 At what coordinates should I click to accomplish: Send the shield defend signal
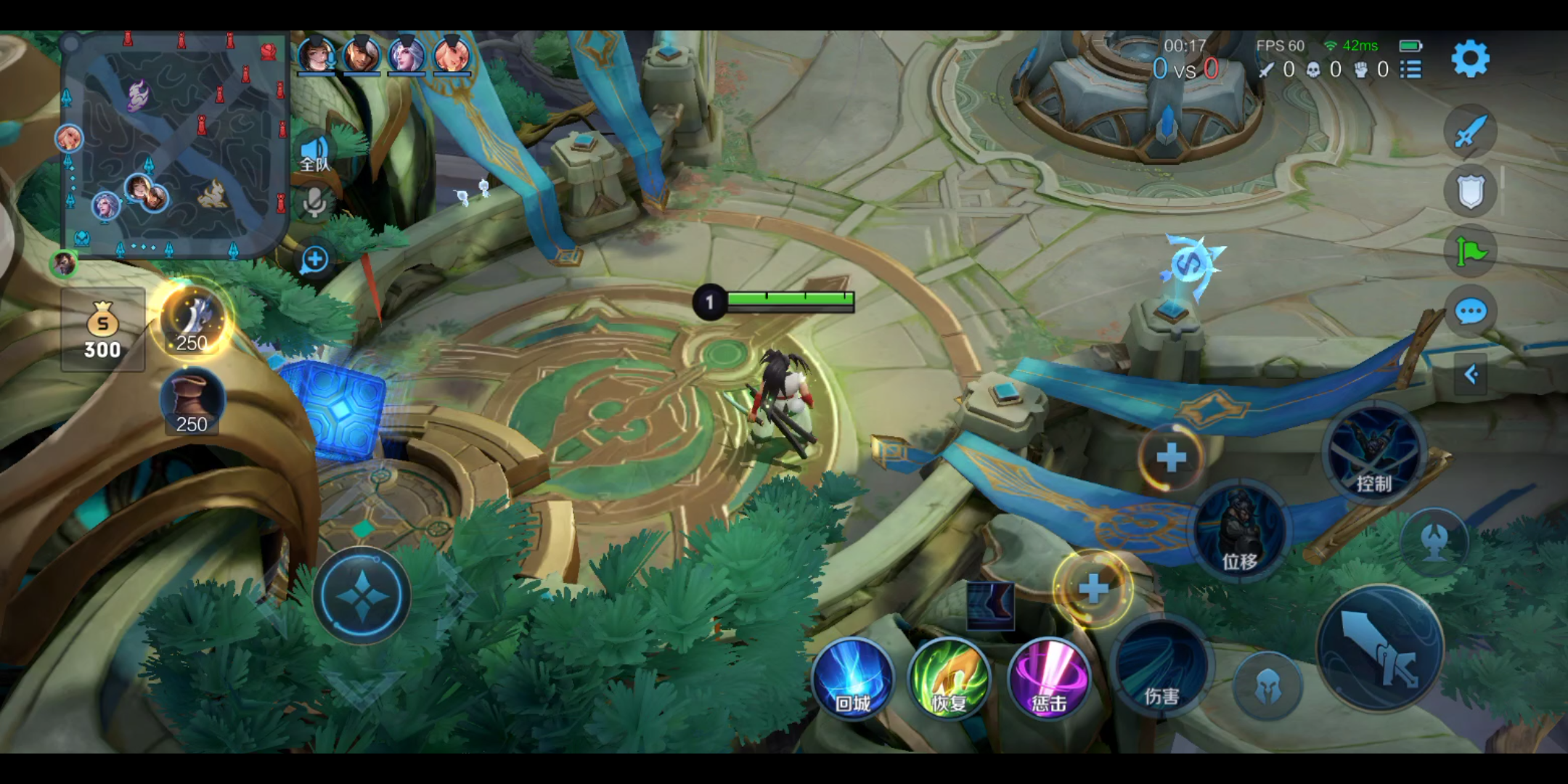pyautogui.click(x=1470, y=192)
